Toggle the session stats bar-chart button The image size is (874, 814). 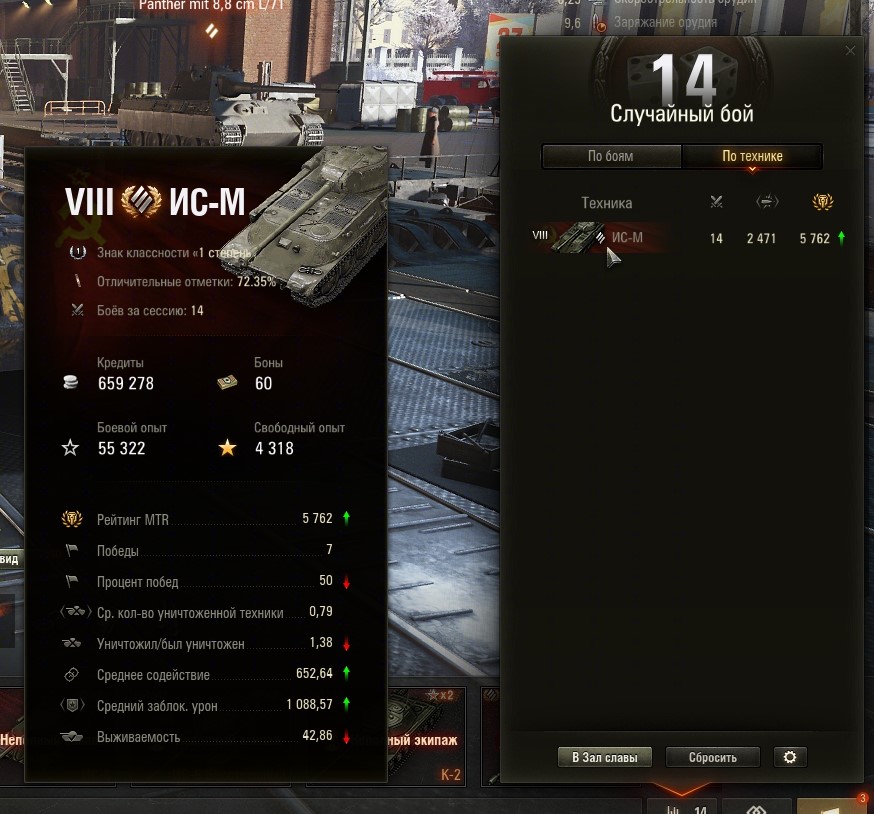[682, 807]
